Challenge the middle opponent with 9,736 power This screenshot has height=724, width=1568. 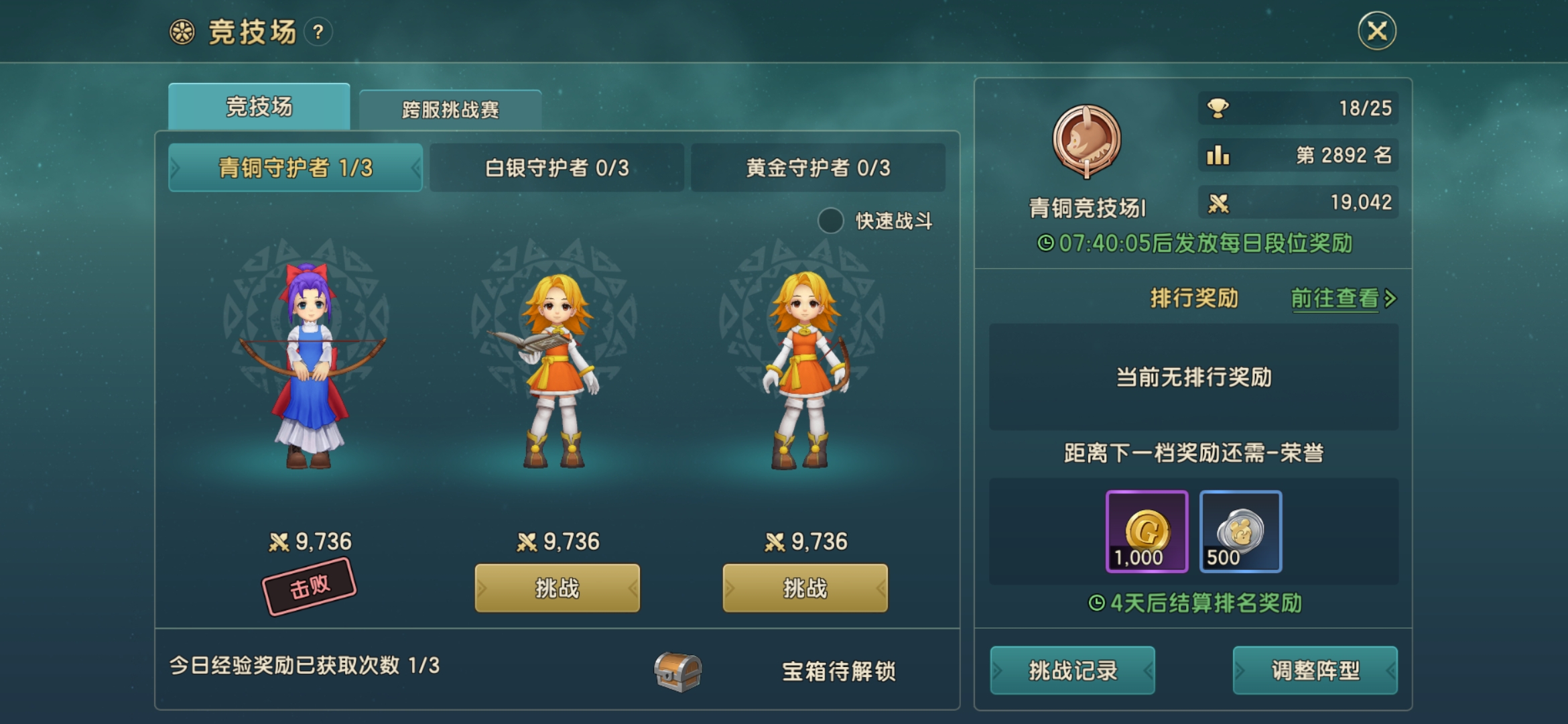pyautogui.click(x=558, y=588)
